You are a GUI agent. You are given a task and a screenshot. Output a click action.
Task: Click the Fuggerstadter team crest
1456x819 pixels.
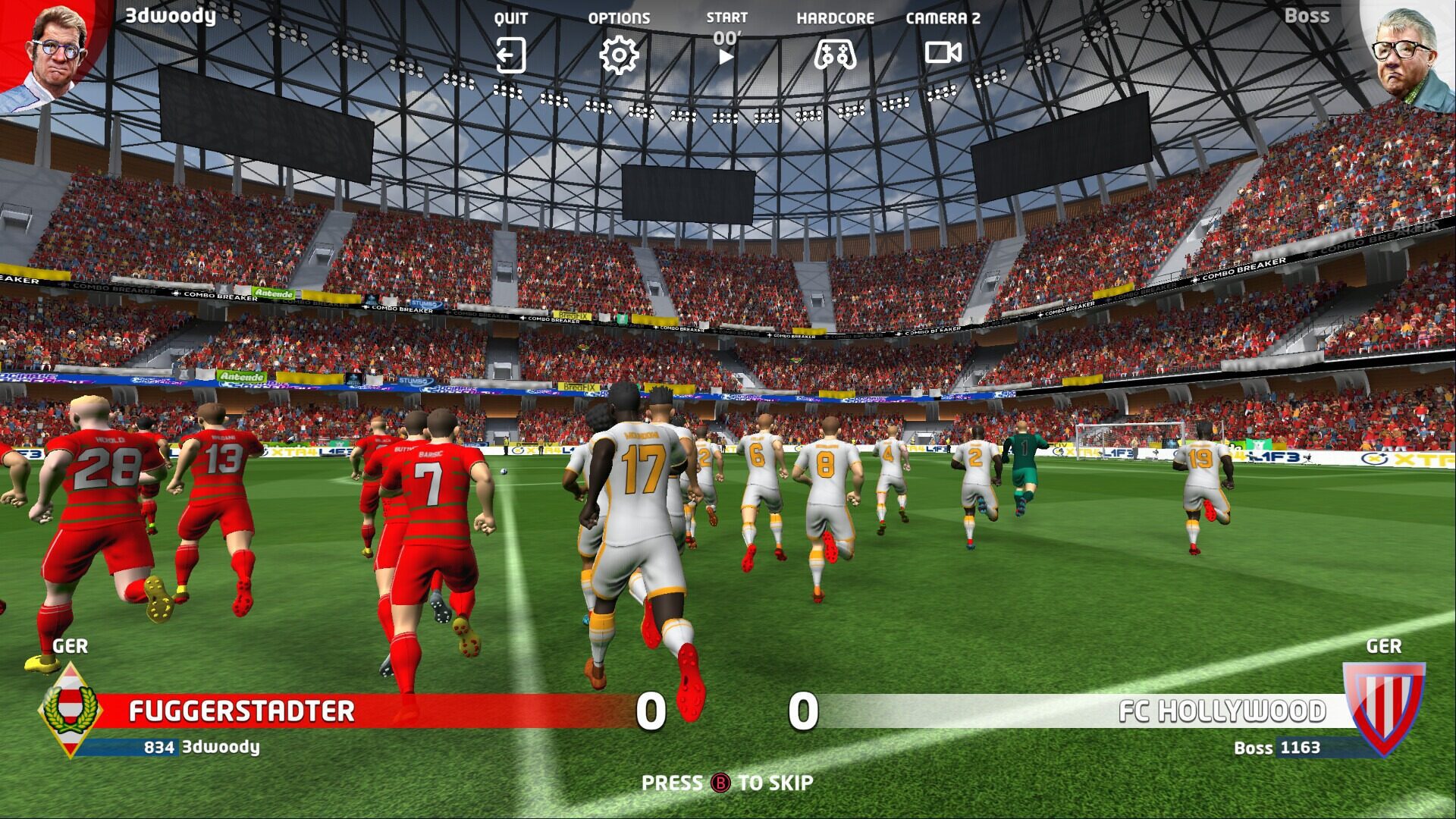(70, 710)
